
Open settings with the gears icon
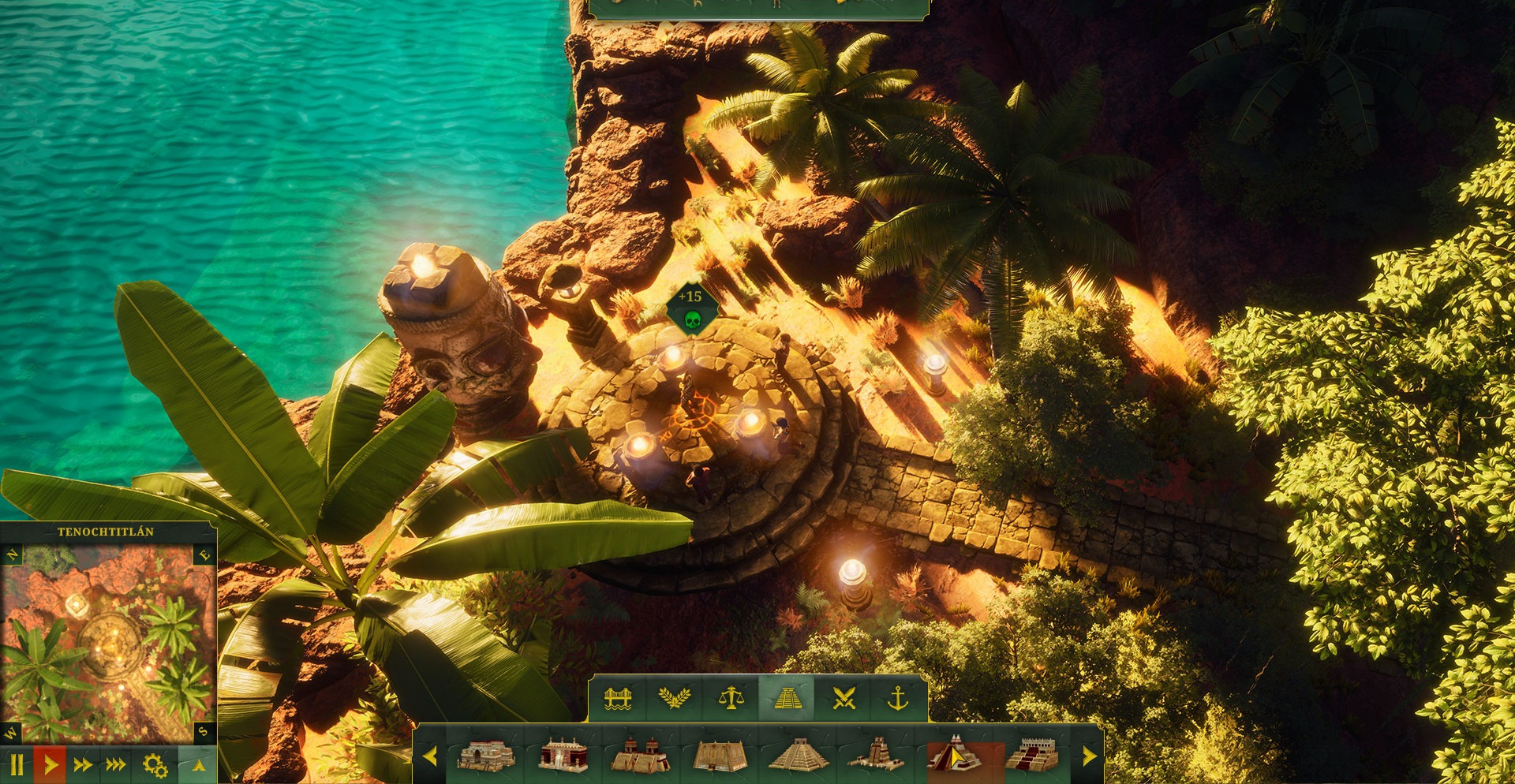point(155,764)
